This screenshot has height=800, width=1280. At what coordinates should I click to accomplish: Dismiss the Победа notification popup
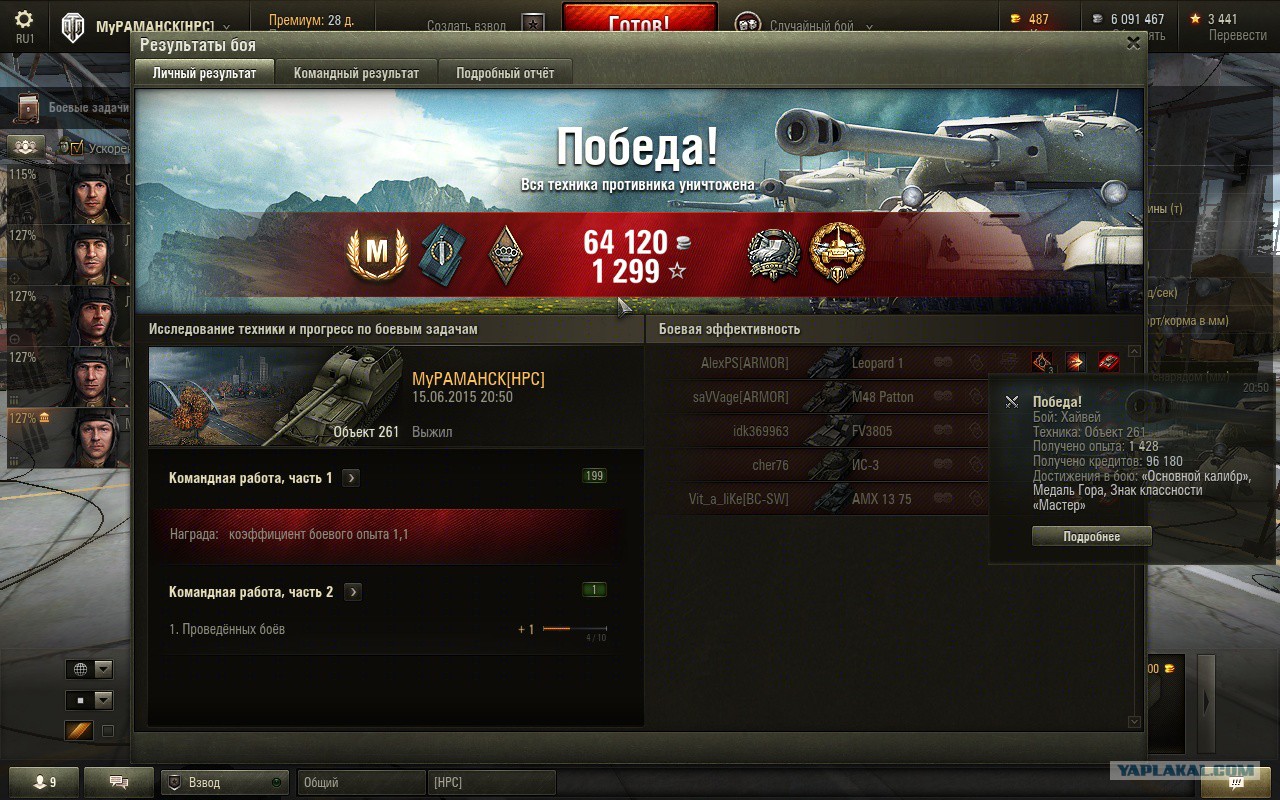pyautogui.click(x=1012, y=402)
